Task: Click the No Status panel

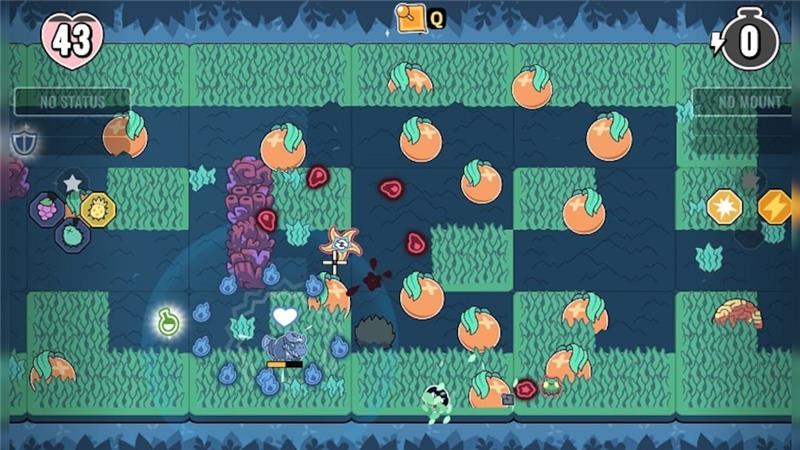Action: pos(72,101)
